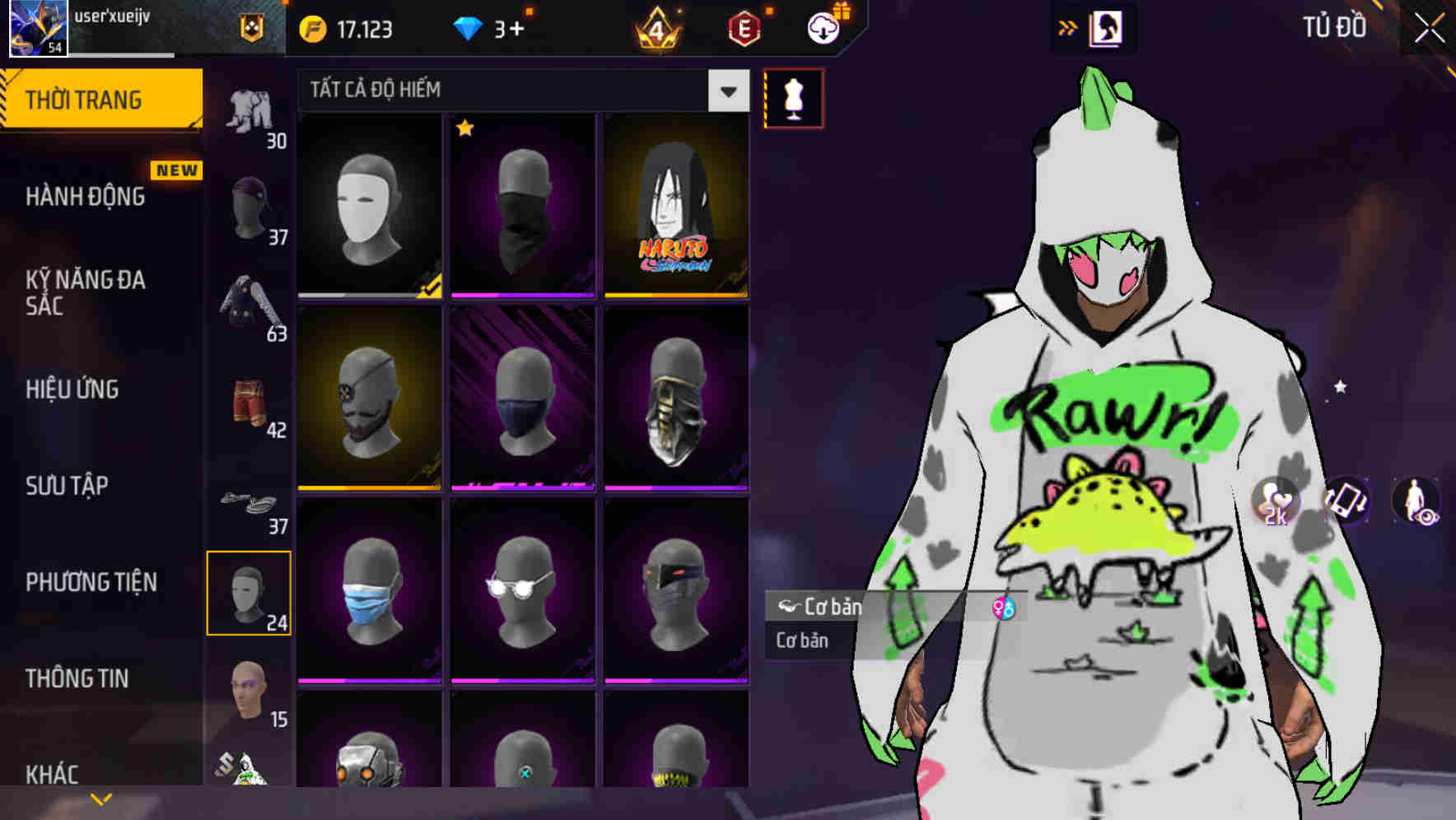Open the barber shop icon on the top bar
Screen dimensions: 1456x820
click(x=1108, y=27)
